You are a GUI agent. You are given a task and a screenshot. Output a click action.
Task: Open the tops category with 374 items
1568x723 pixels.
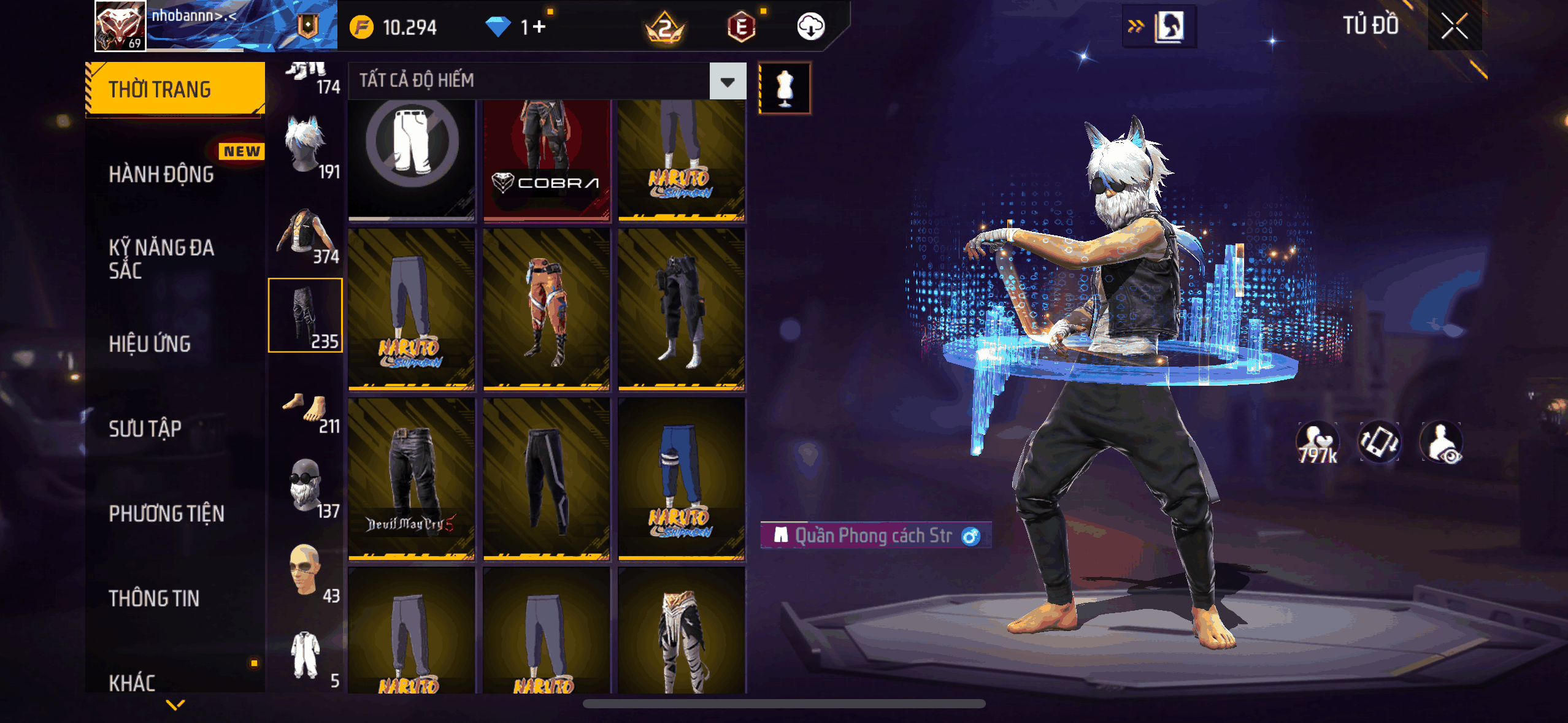306,236
